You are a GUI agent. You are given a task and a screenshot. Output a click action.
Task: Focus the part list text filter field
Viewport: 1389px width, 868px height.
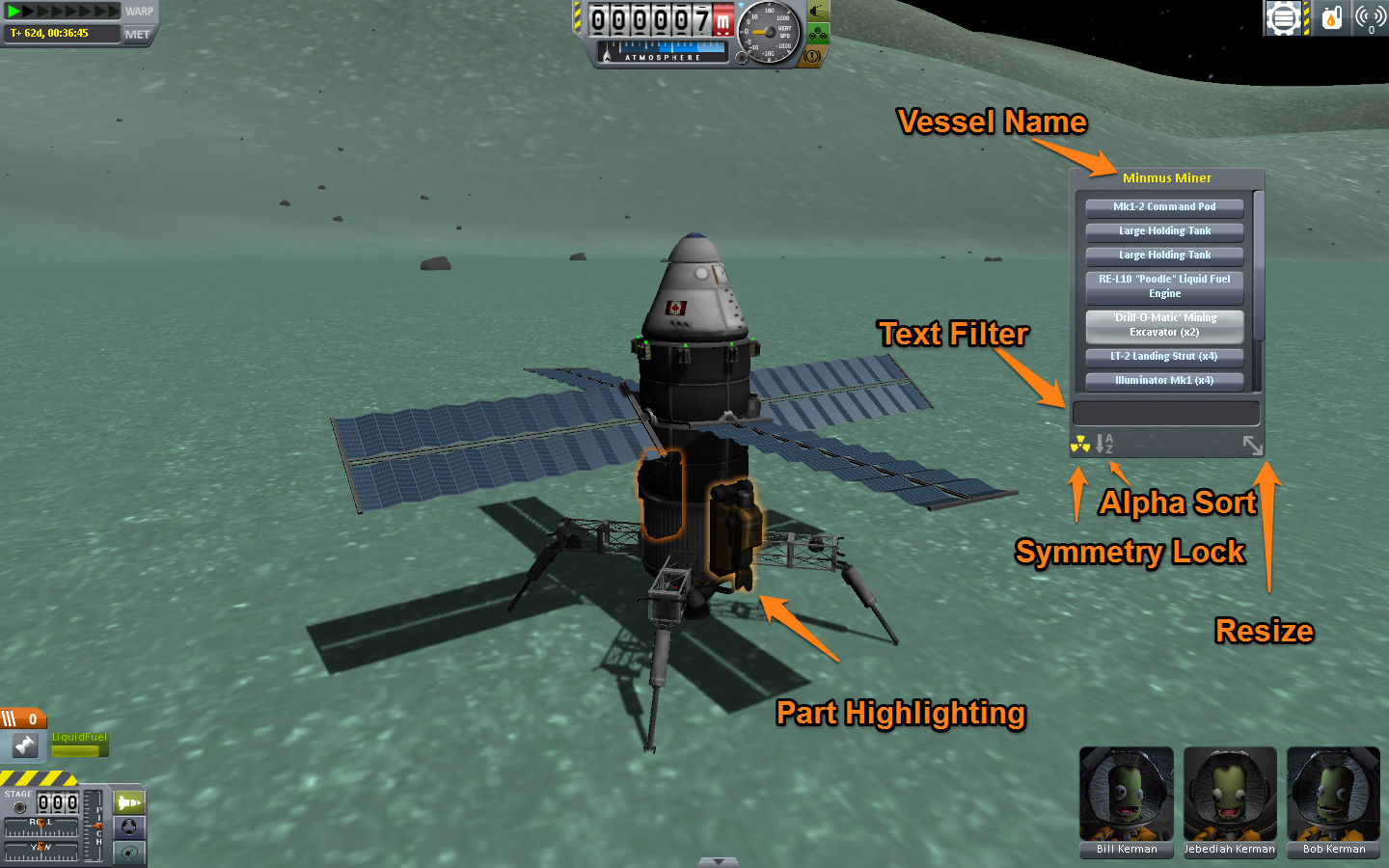pos(1166,413)
